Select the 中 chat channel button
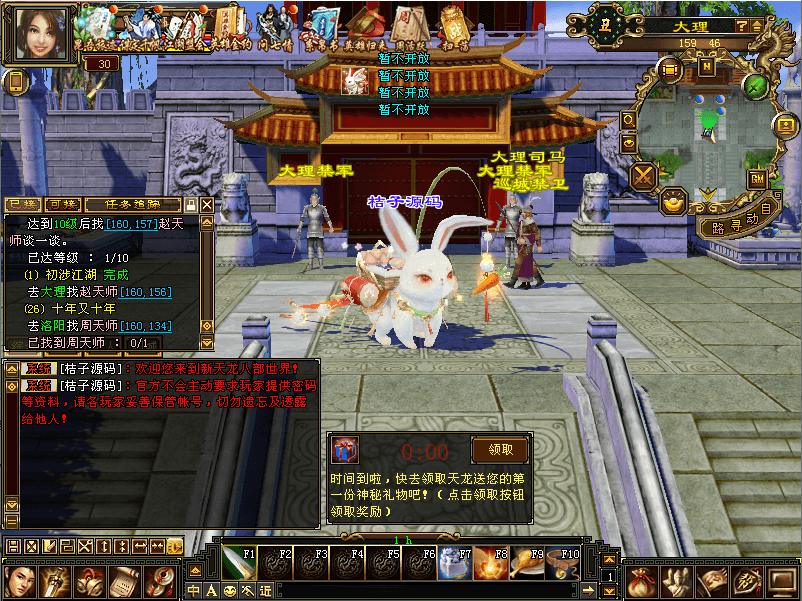Screen dimensions: 802x601 pos(194,591)
